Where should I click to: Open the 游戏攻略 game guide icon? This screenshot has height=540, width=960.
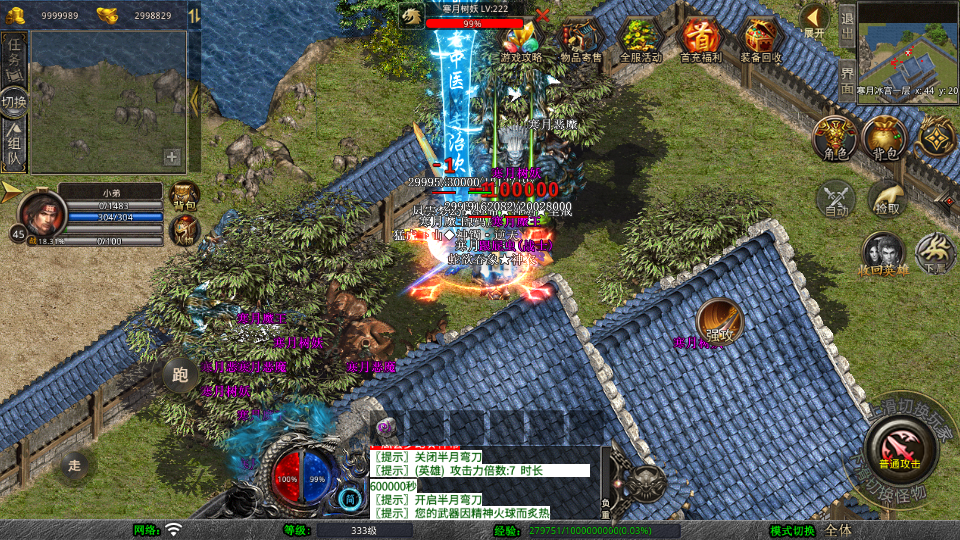[521, 40]
